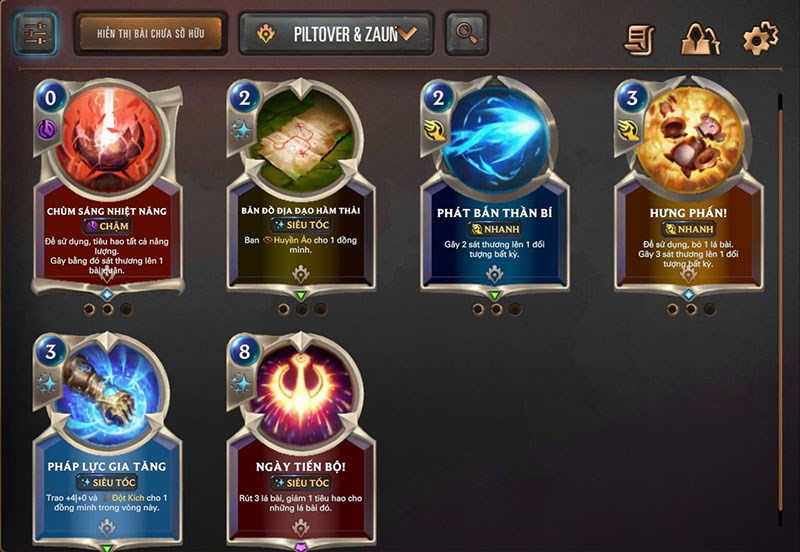Open the deck collection icon
Screen dimensions: 800x552
tap(700, 38)
